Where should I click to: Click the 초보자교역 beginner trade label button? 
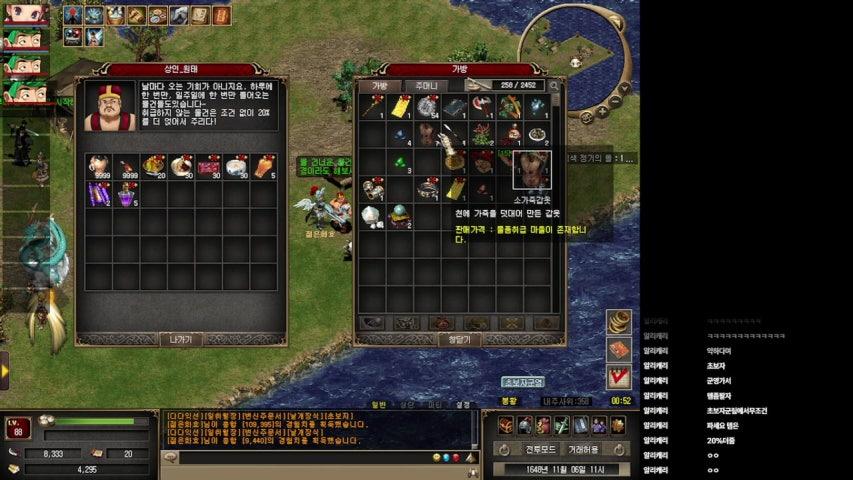tap(522, 382)
